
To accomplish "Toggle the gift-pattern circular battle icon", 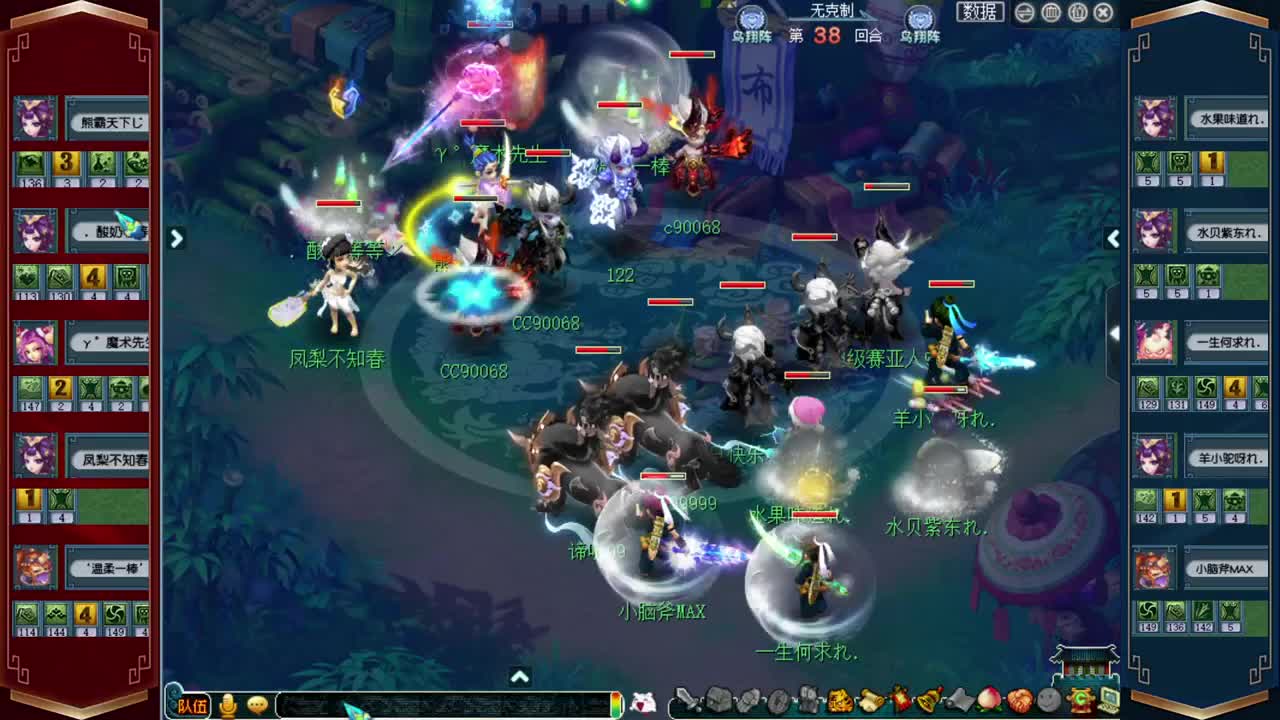I will pos(1077,13).
